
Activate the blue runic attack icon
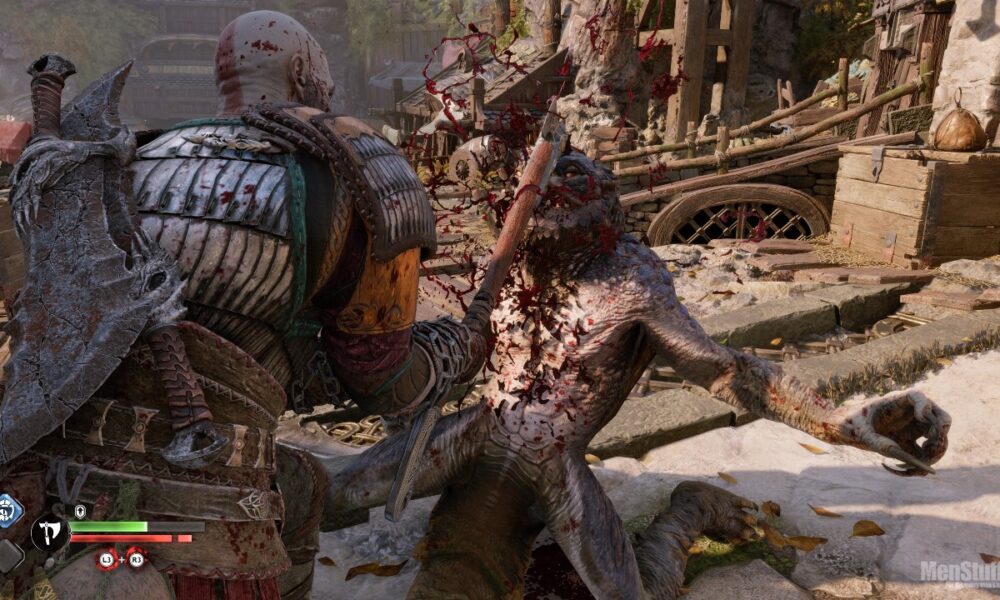click(x=8, y=510)
